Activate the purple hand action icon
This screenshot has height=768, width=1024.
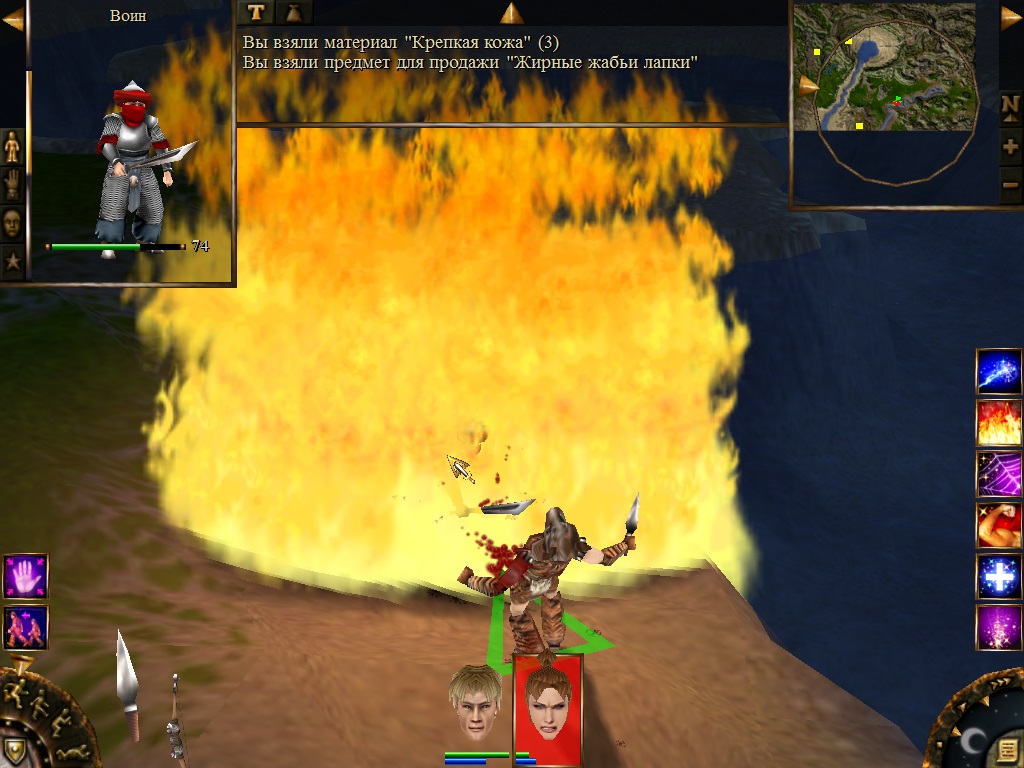pos(25,577)
